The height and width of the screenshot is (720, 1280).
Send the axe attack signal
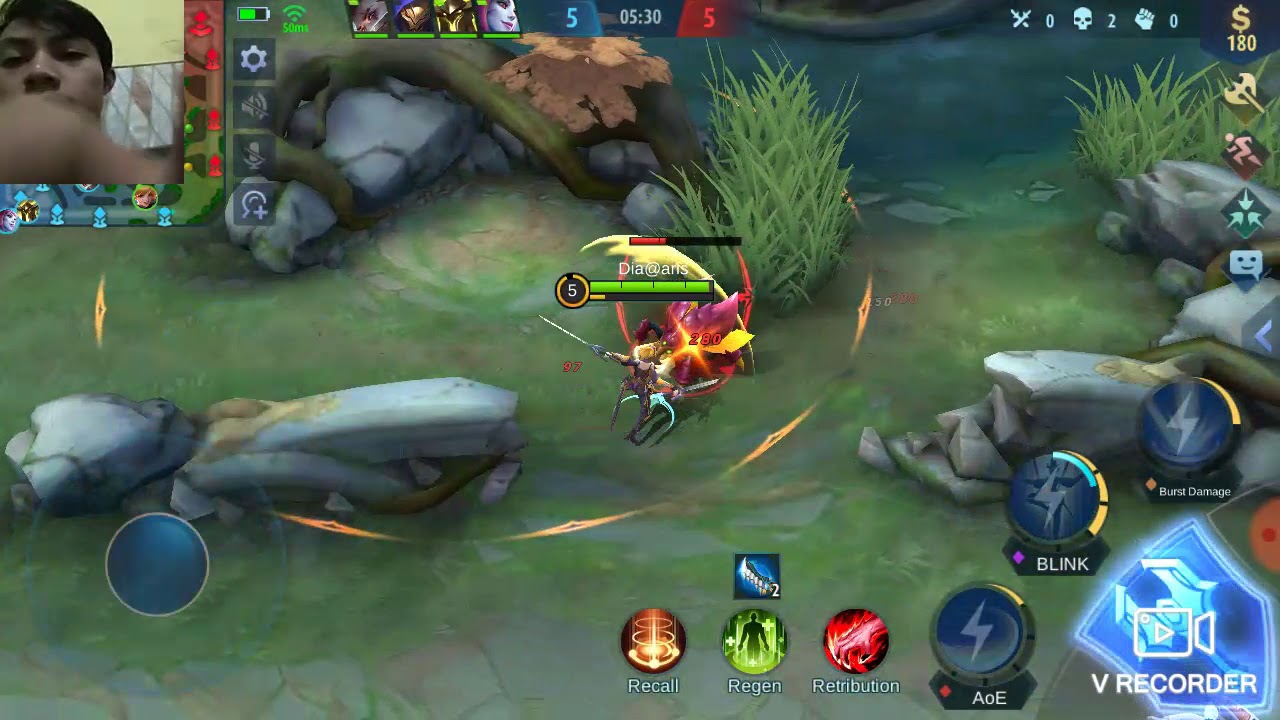(x=1243, y=93)
